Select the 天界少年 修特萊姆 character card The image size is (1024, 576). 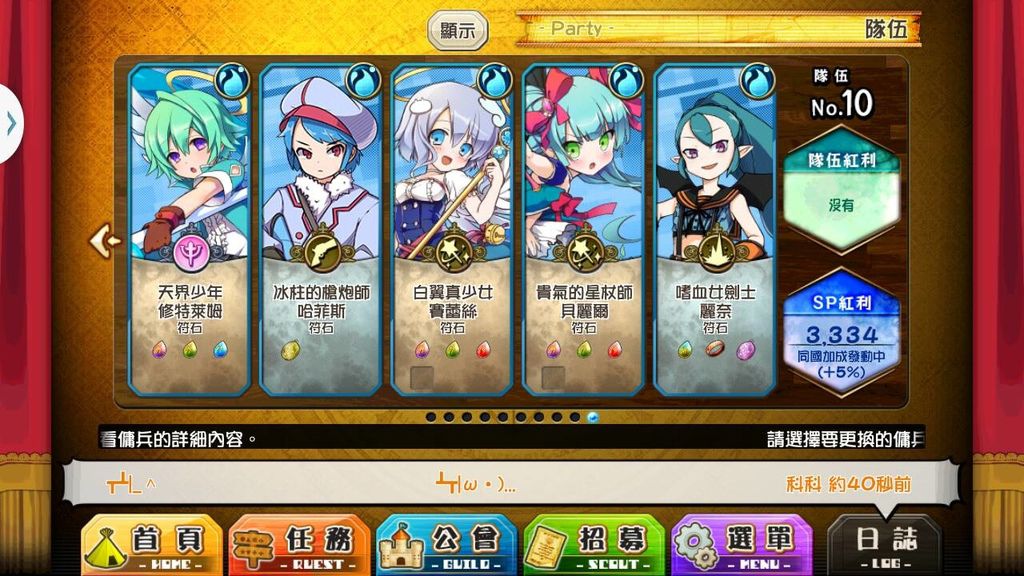[190, 230]
